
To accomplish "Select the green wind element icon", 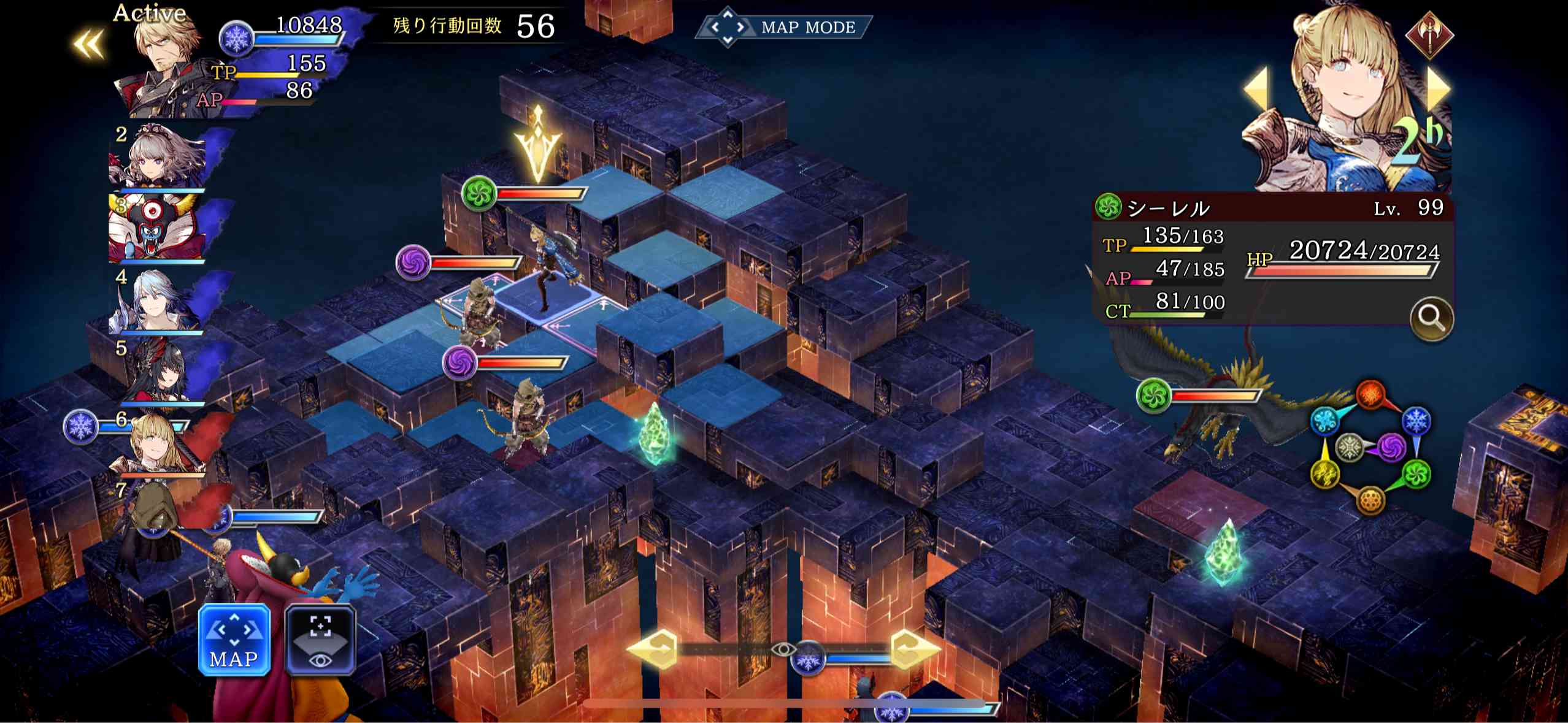I will pyautogui.click(x=1416, y=474).
